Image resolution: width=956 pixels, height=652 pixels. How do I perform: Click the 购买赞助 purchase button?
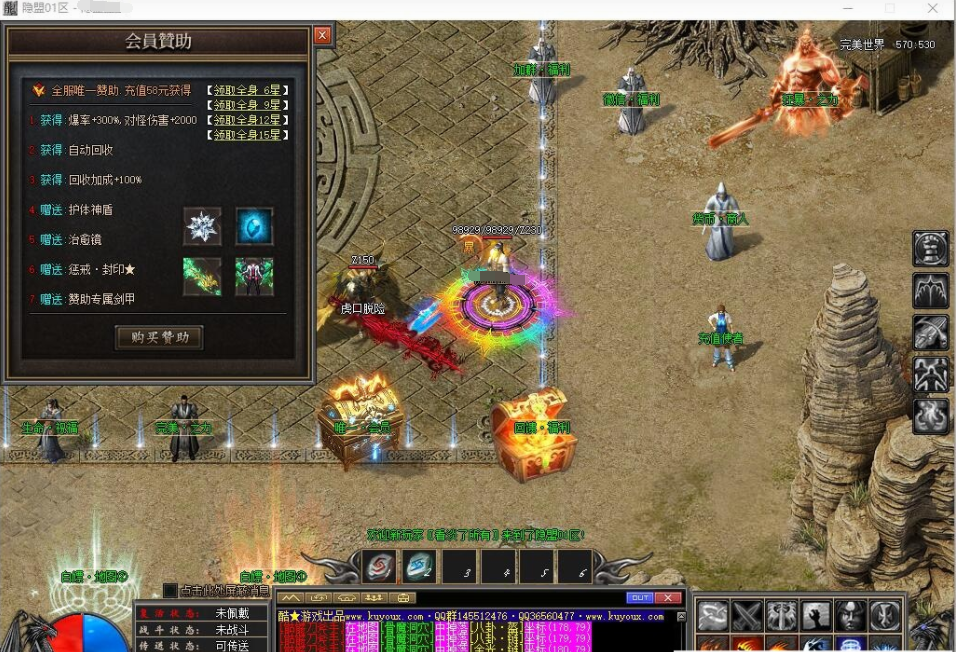pos(159,338)
